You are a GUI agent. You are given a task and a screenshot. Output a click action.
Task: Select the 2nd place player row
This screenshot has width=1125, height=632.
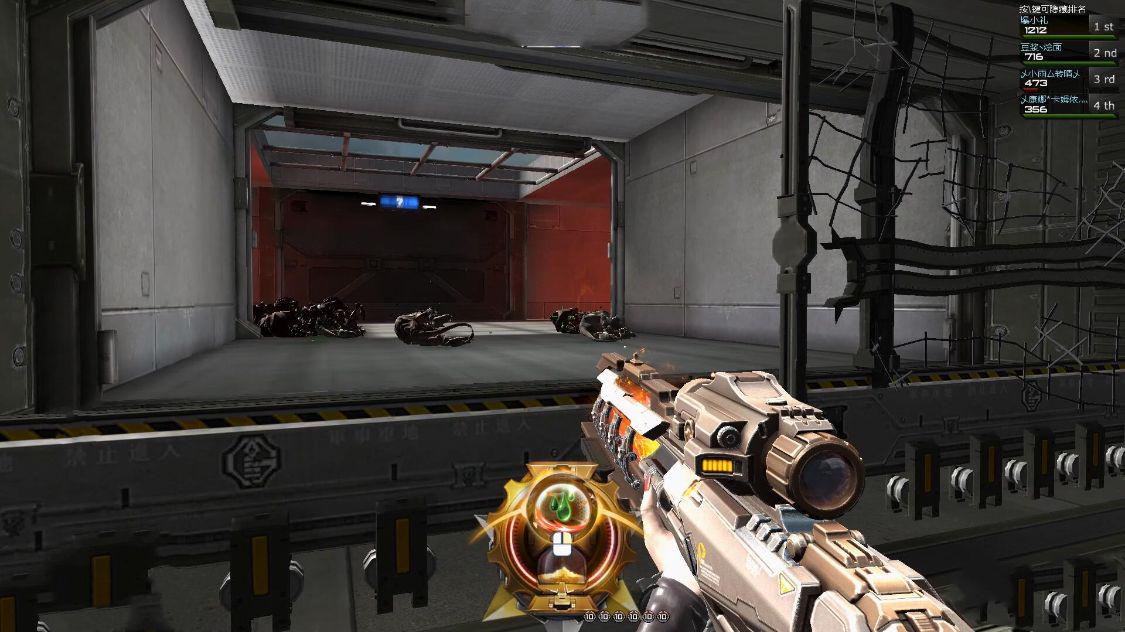[x=1068, y=52]
